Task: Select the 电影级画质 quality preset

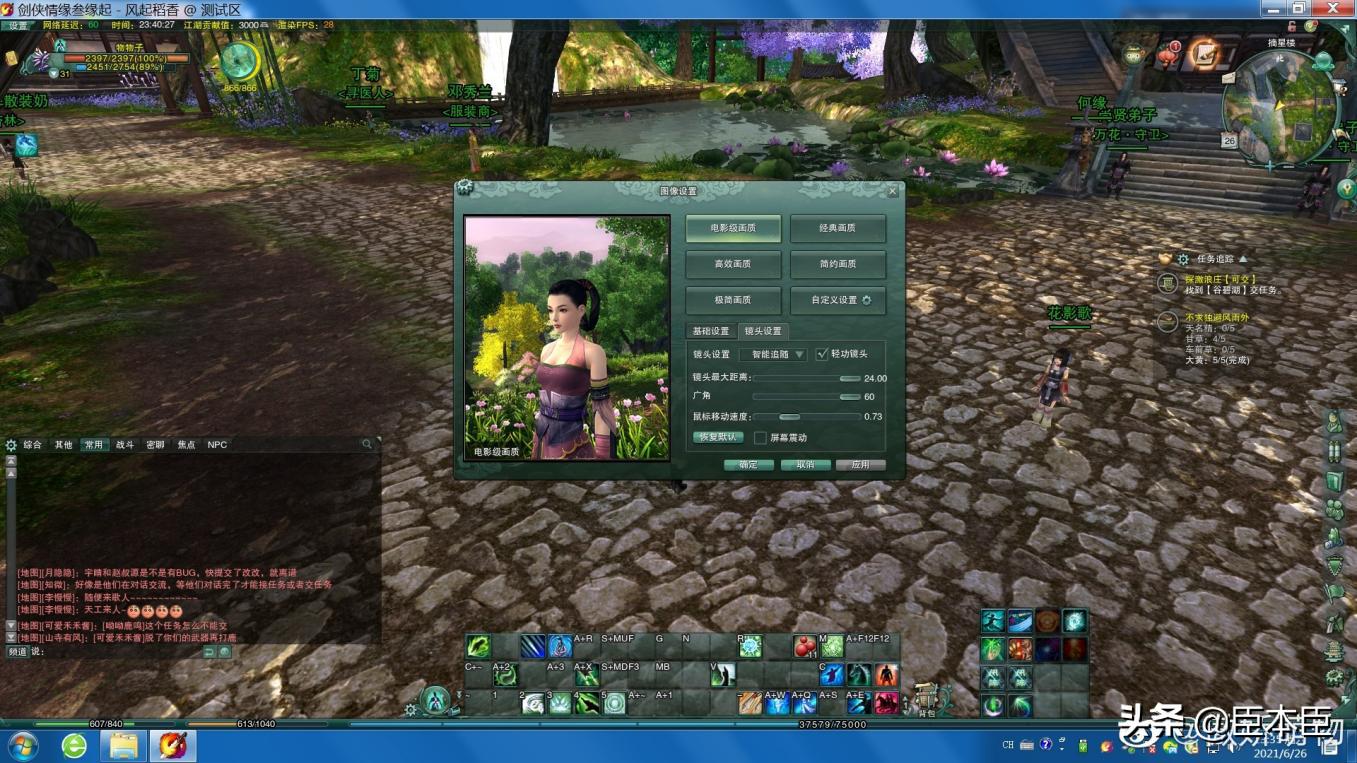Action: (x=734, y=228)
